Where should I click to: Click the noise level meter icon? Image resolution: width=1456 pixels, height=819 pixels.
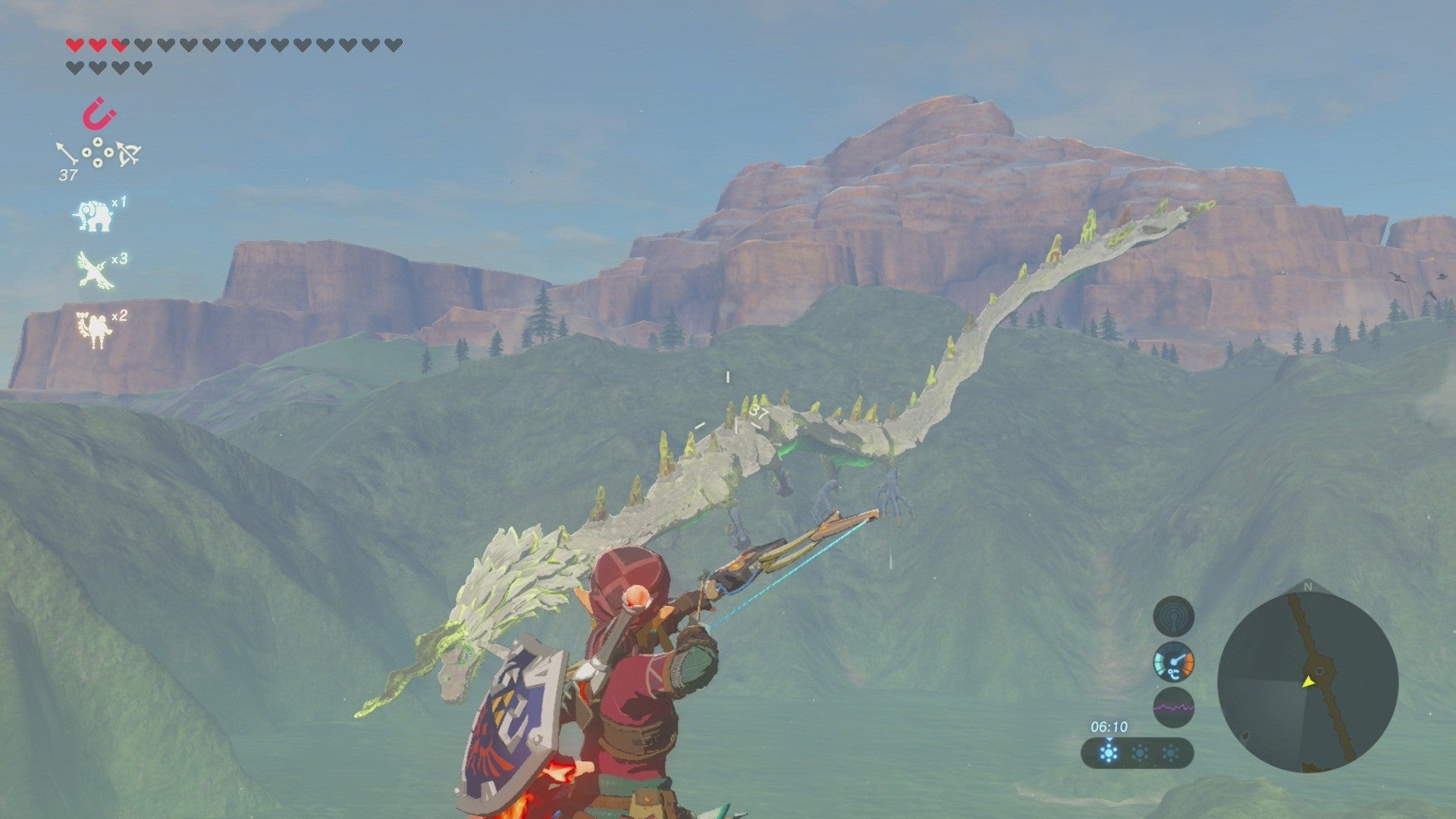(1173, 708)
